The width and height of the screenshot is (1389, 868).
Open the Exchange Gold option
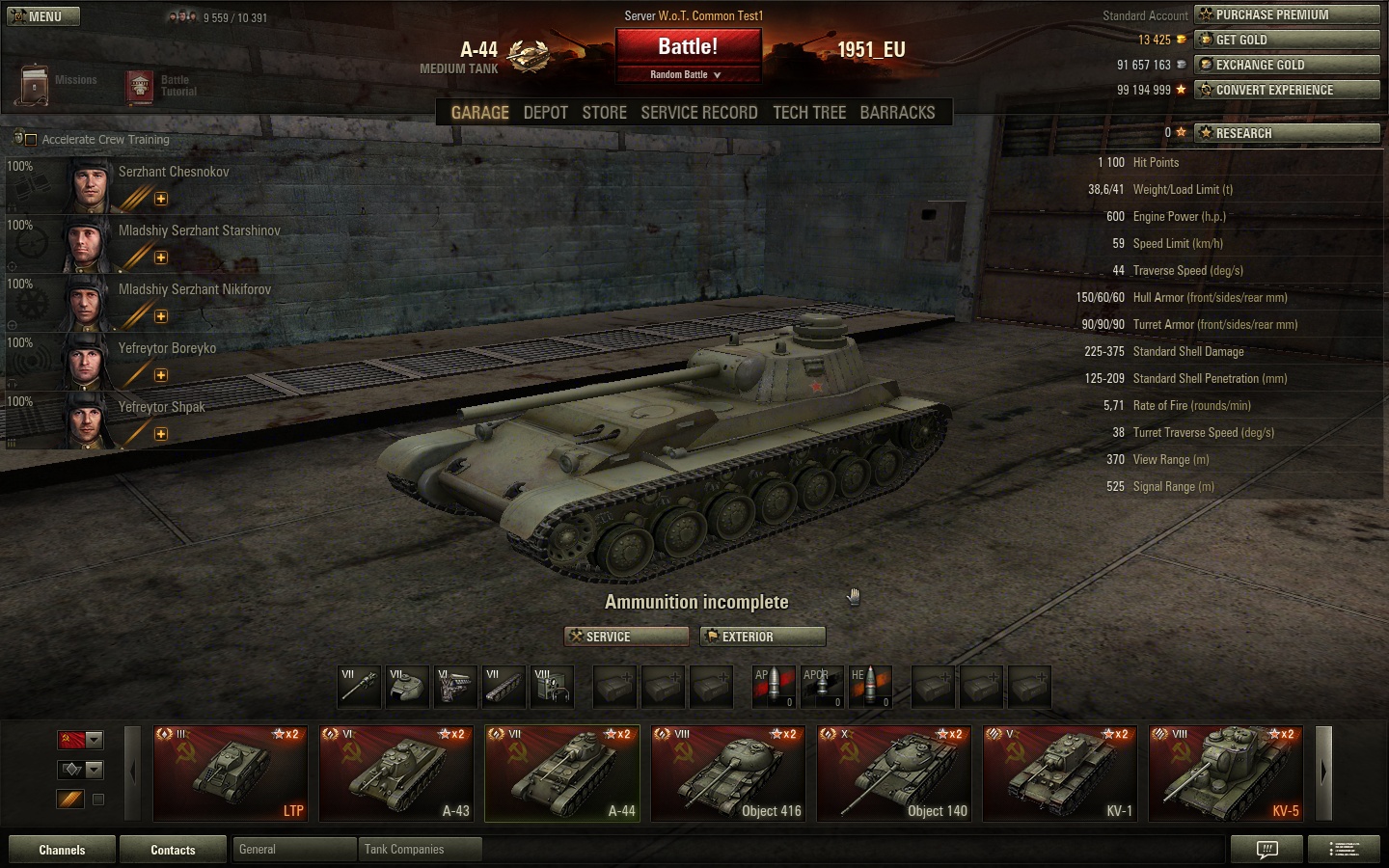(1287, 65)
